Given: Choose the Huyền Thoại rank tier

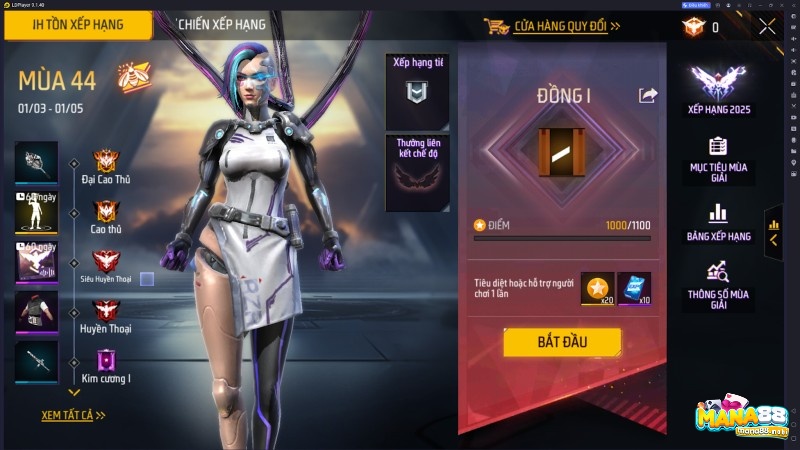Looking at the screenshot, I should click(x=106, y=316).
